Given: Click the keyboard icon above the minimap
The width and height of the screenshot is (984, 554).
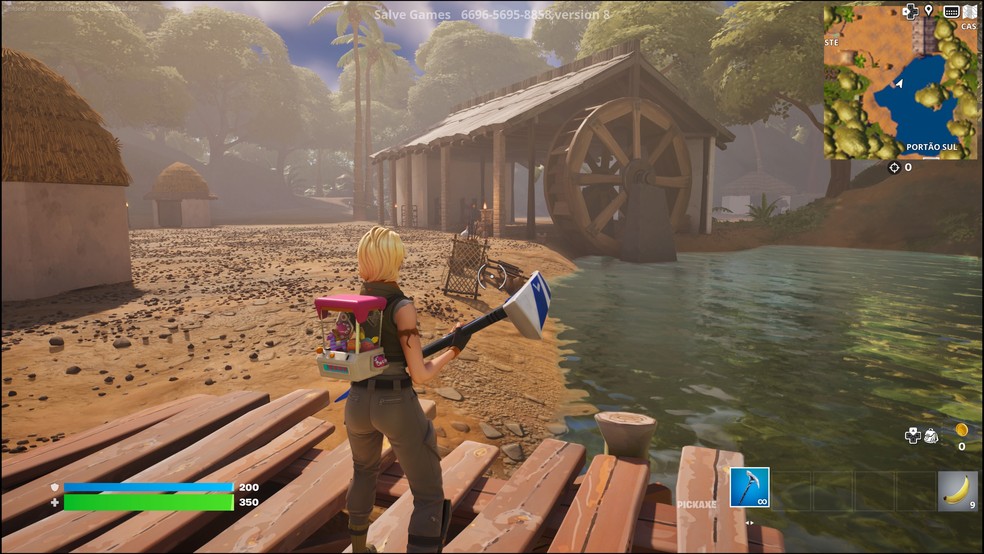Looking at the screenshot, I should (950, 11).
